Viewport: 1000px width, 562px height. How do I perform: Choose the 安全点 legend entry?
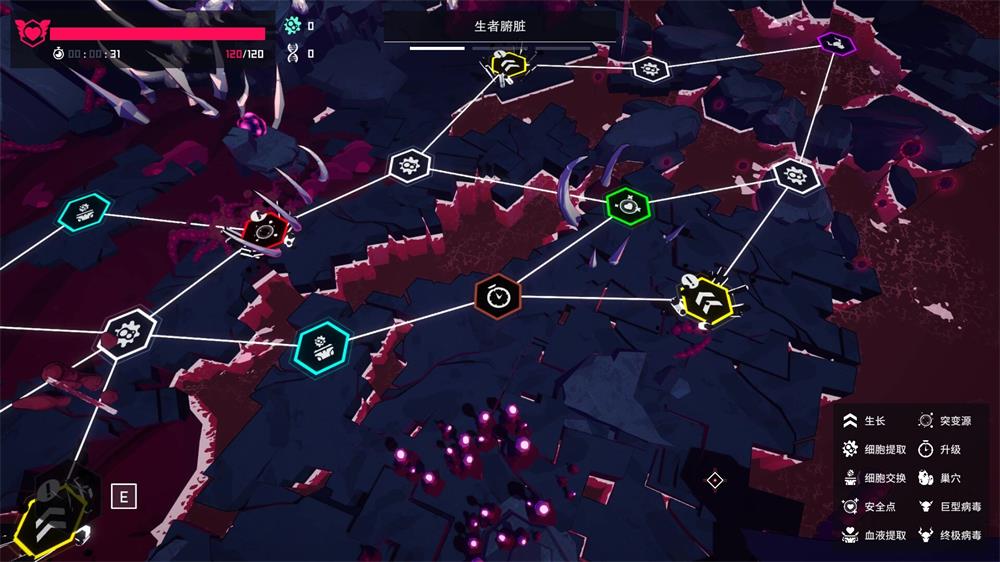(870, 507)
